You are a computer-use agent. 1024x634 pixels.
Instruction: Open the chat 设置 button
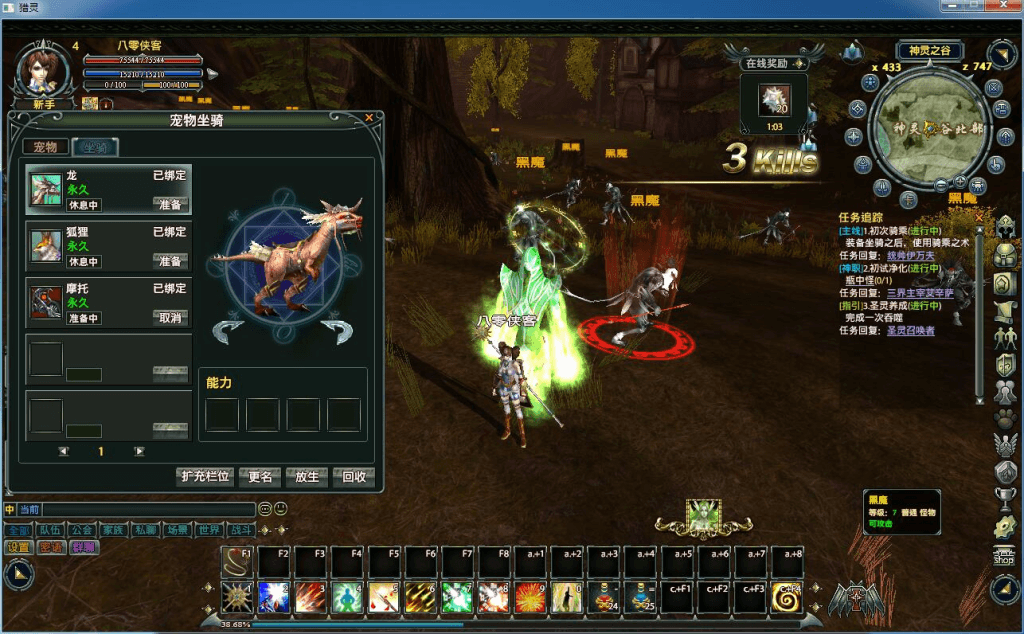tap(19, 548)
